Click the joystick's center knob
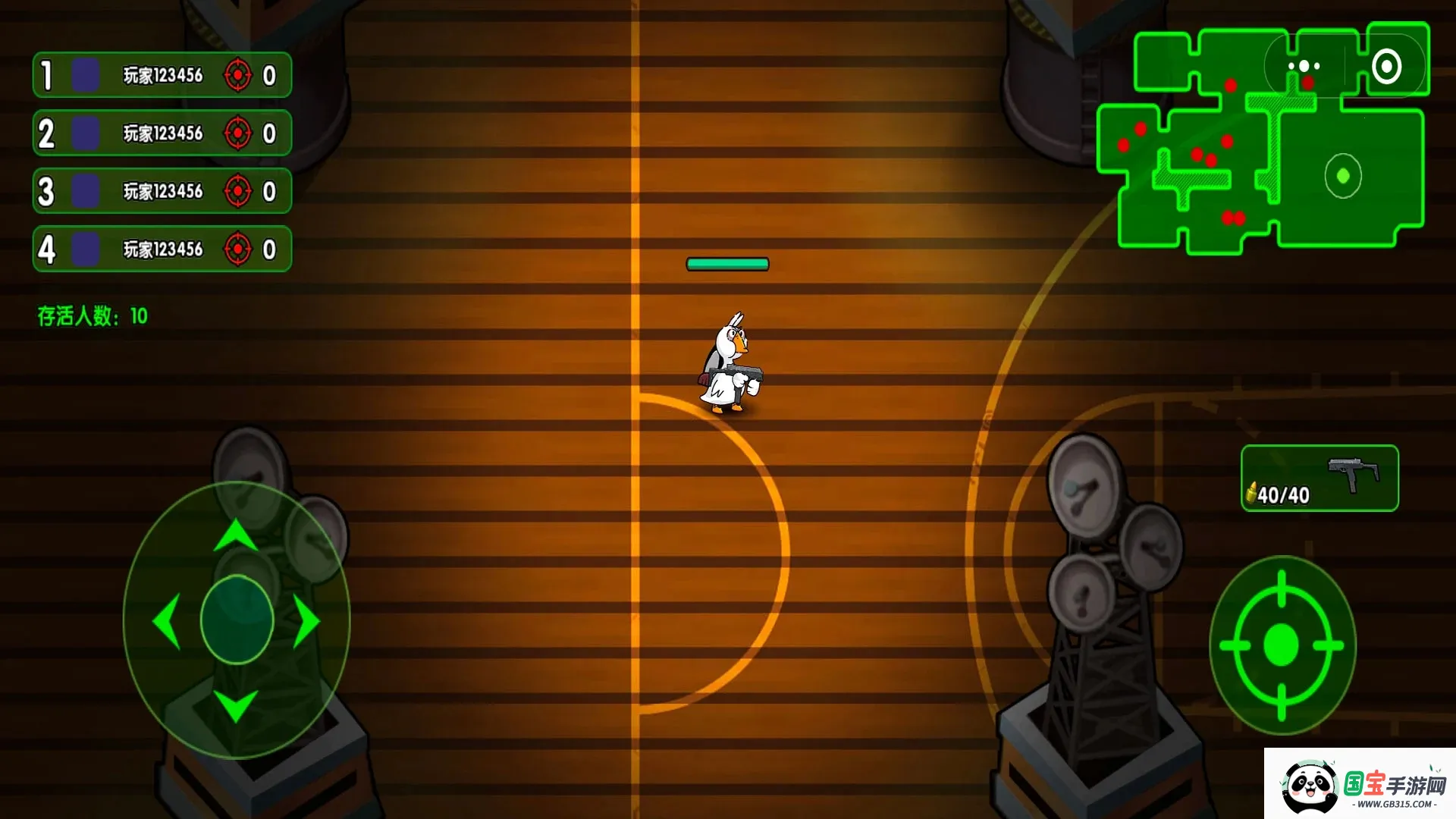1456x819 pixels. (237, 620)
